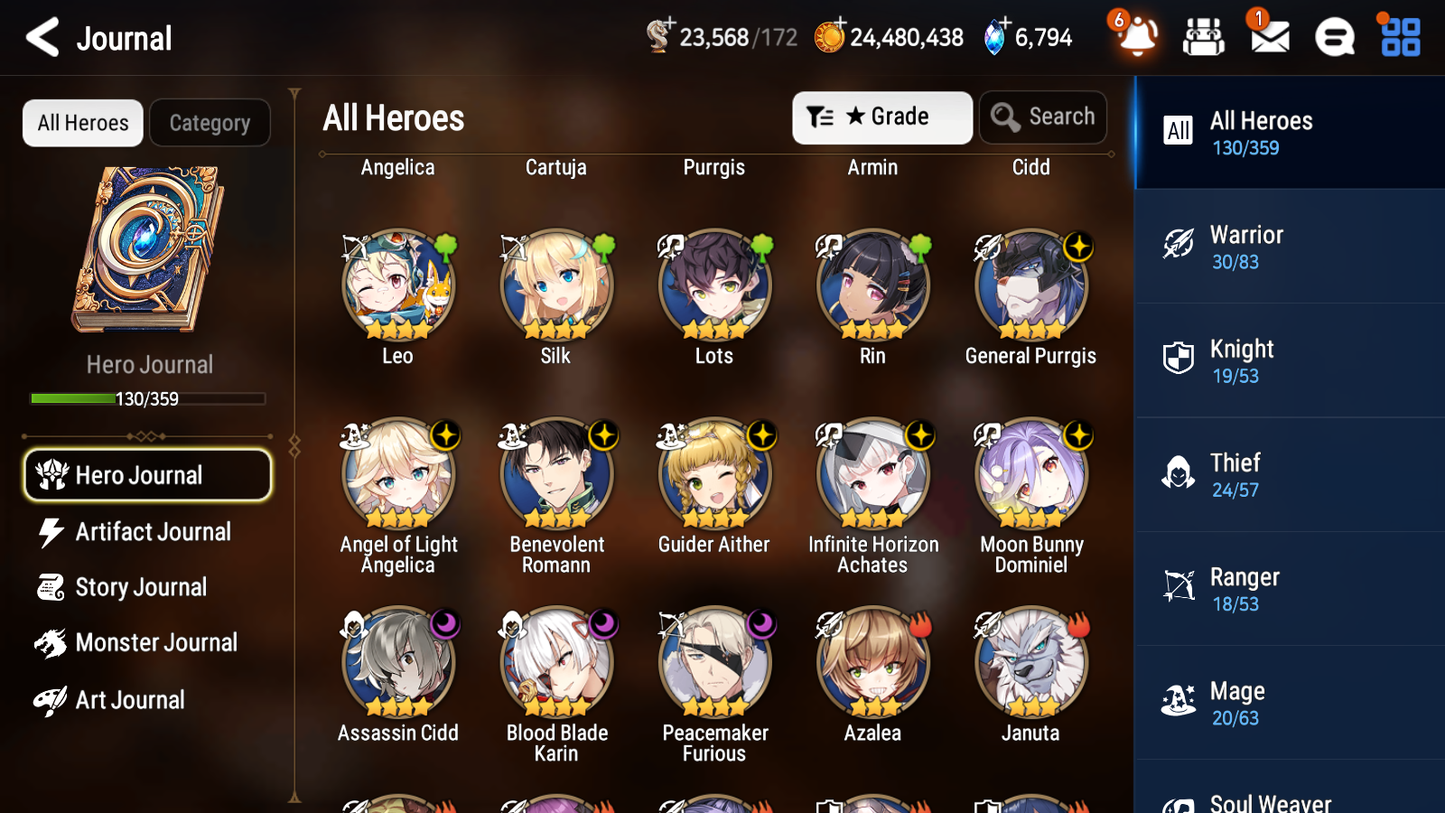Go back using the Journal back arrow
This screenshot has width=1445, height=813.
(41, 37)
